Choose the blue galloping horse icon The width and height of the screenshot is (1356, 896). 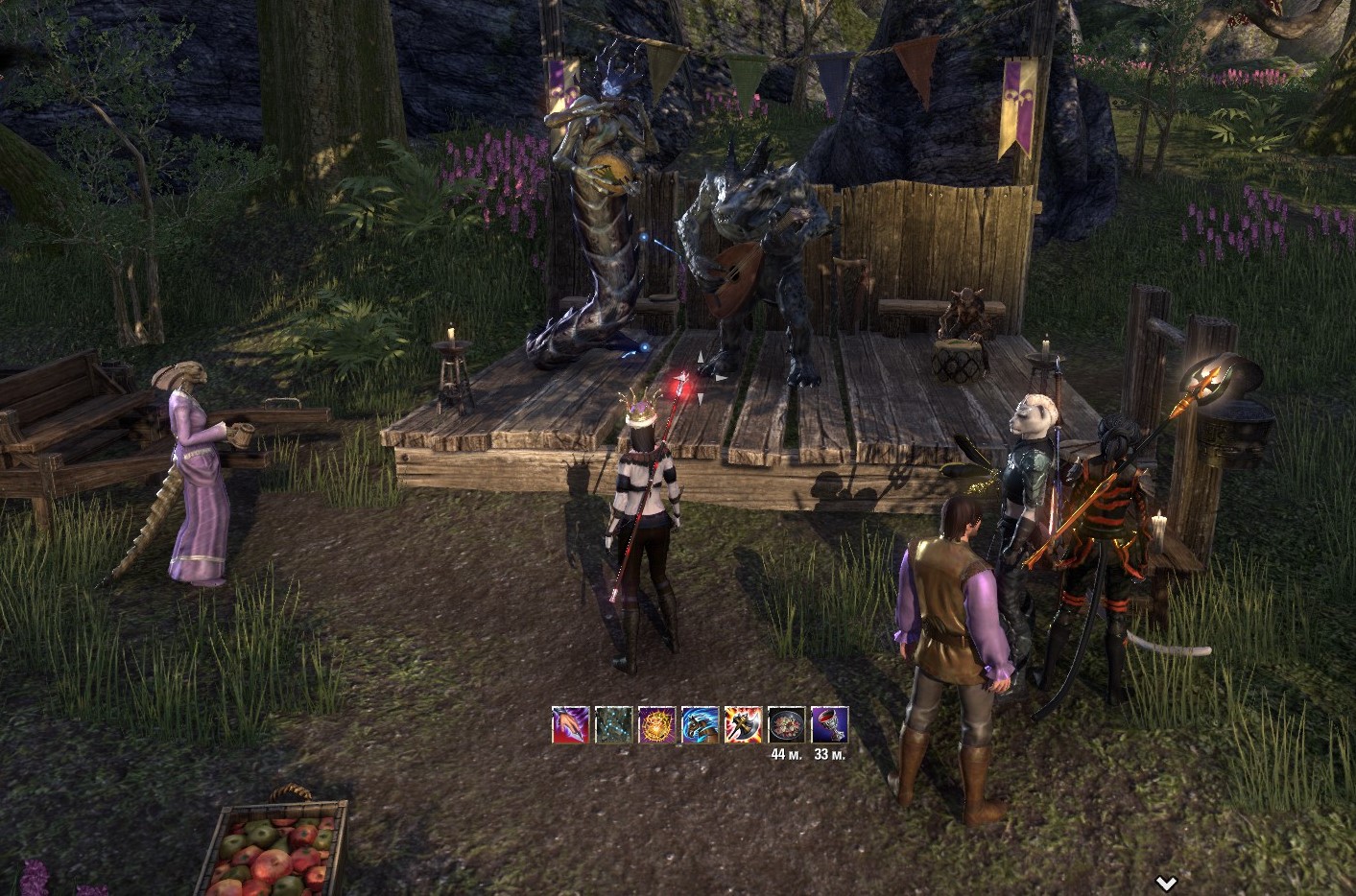click(x=700, y=724)
